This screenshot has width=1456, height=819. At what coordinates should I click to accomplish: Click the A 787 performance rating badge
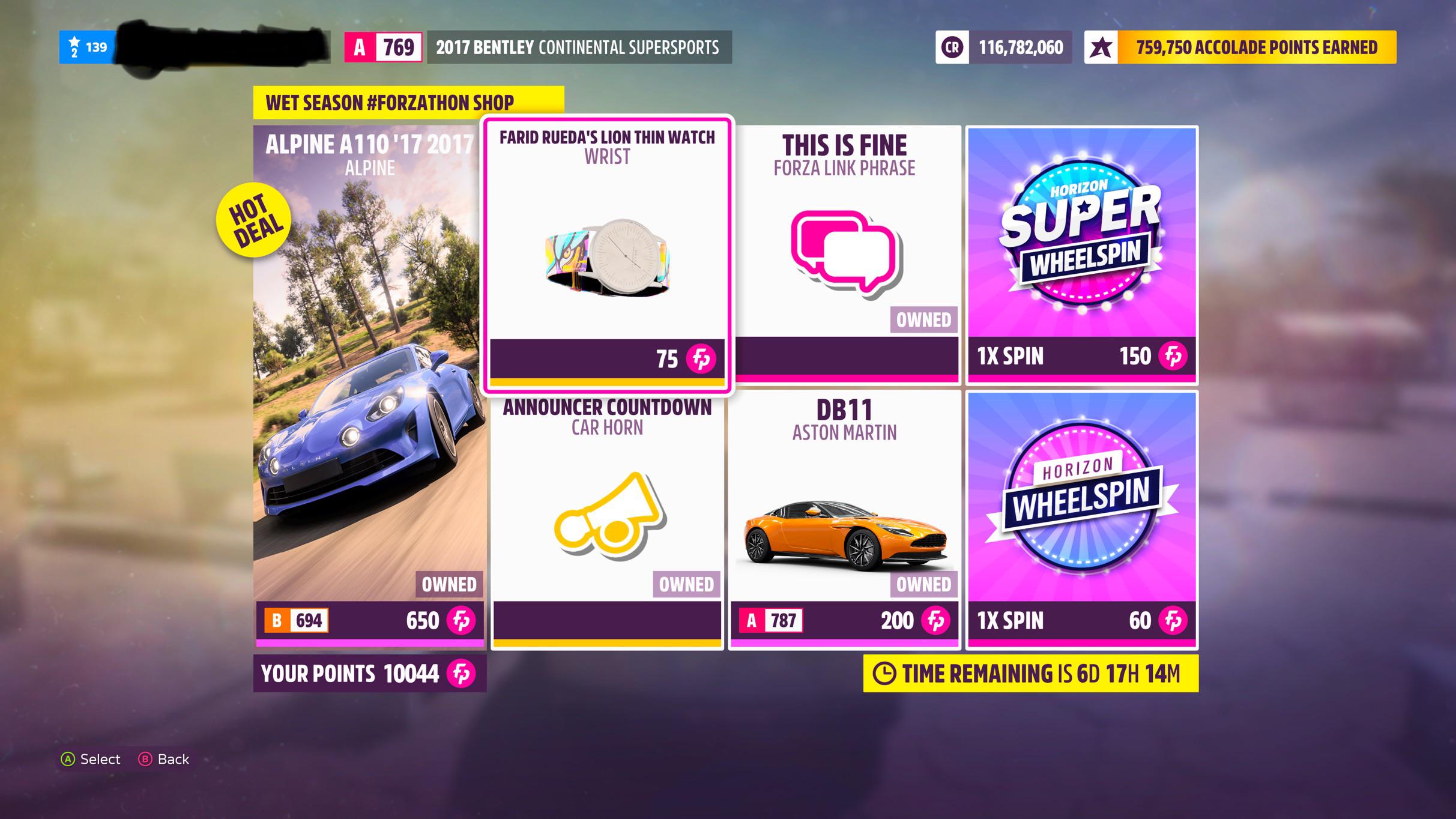(770, 621)
